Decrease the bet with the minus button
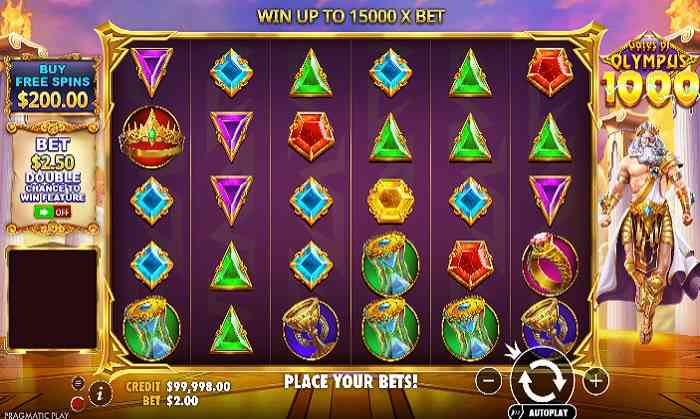 (487, 380)
